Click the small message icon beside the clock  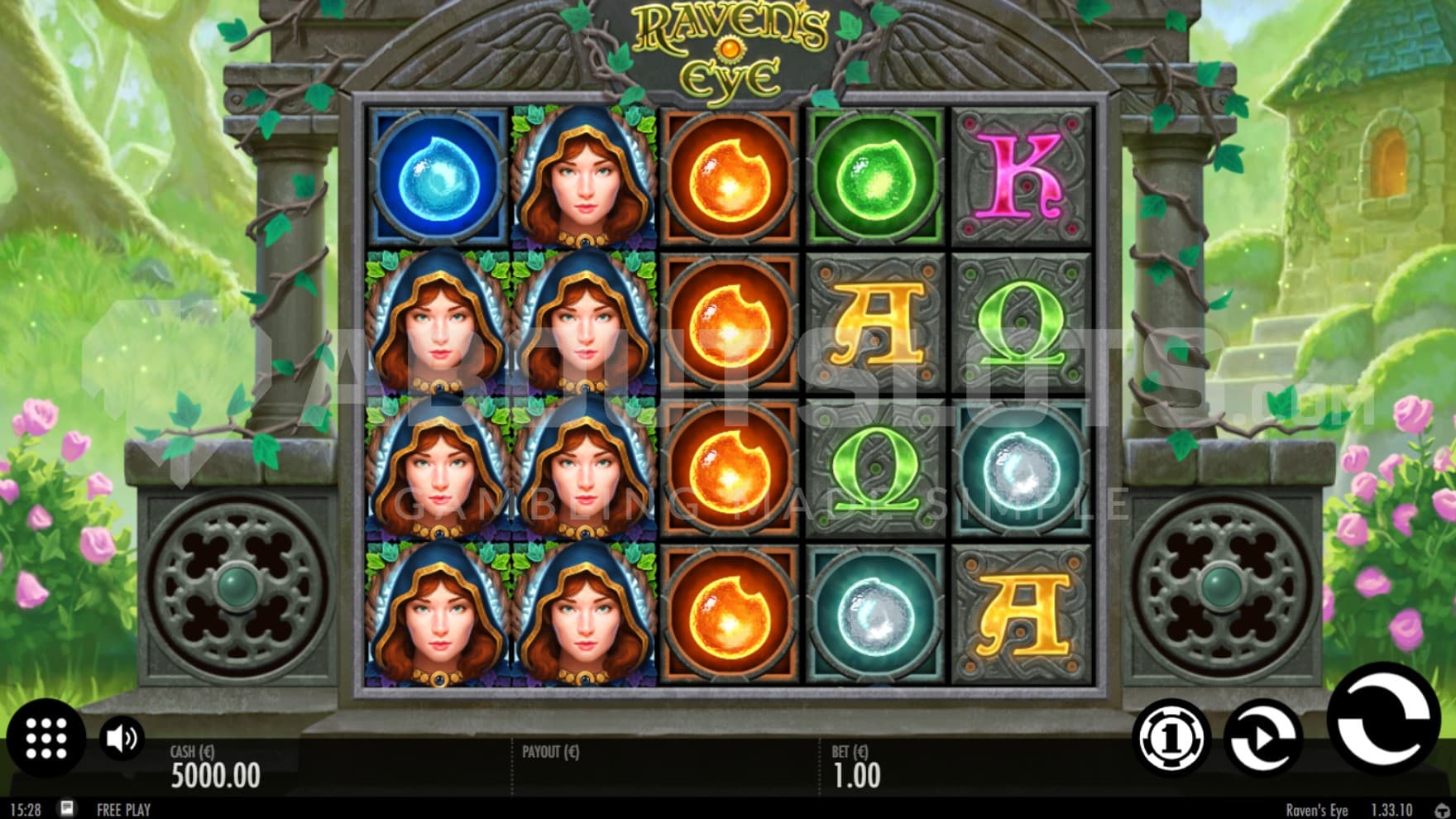68,808
